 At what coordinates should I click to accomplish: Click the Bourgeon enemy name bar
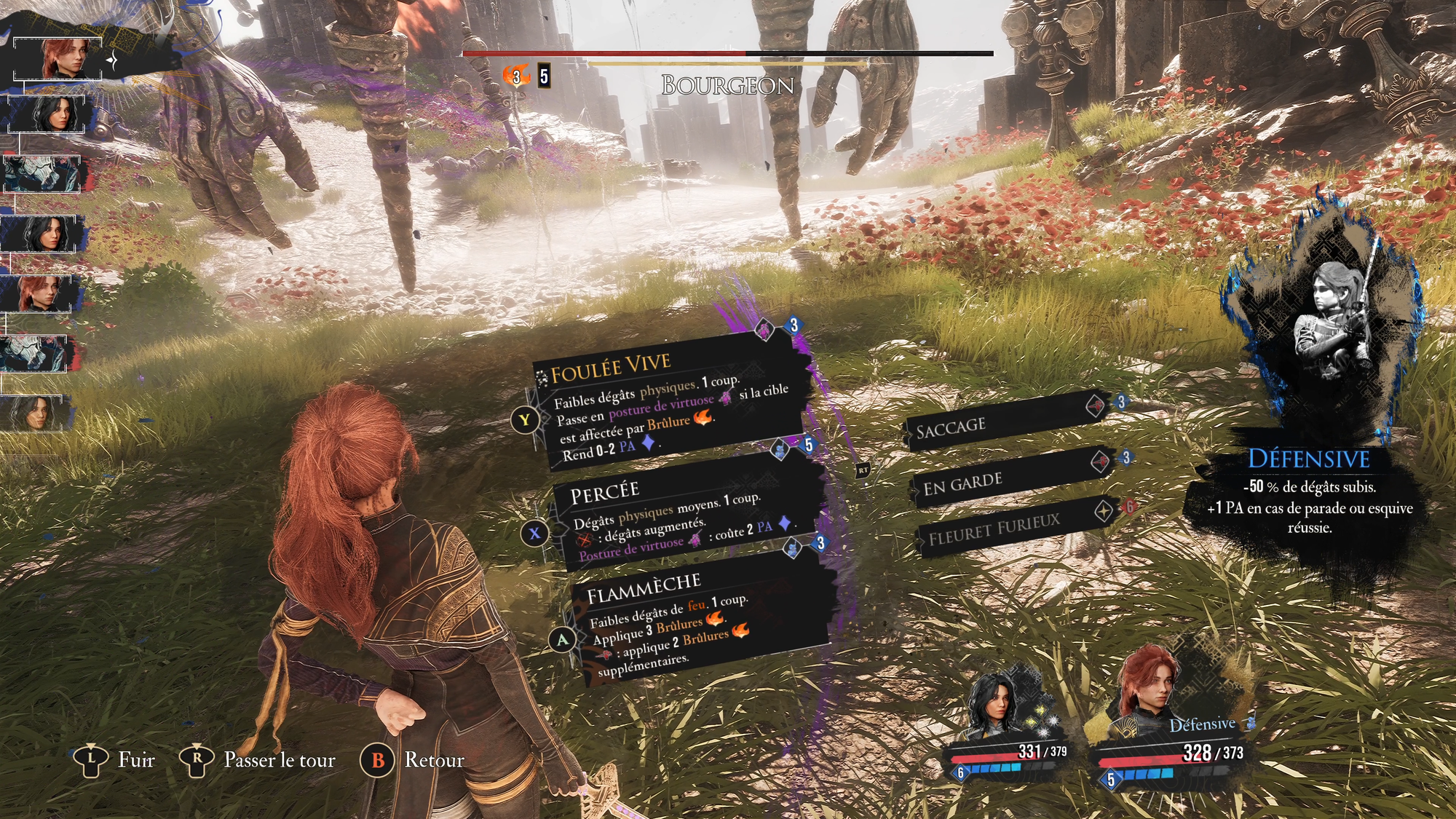point(727,85)
